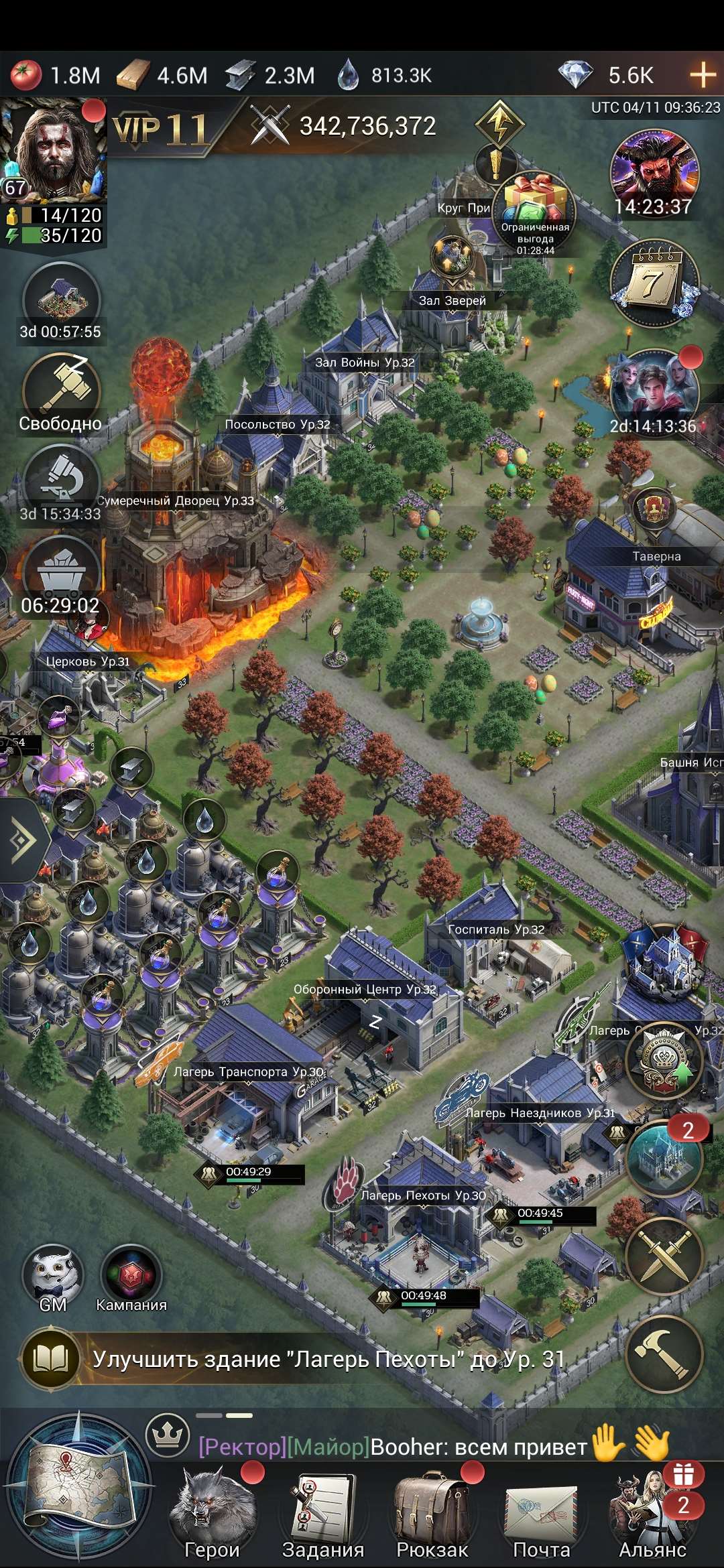Screen dimensions: 724x1568
Task: Open the Рюкзак backpack inventory
Action: pos(432,1511)
